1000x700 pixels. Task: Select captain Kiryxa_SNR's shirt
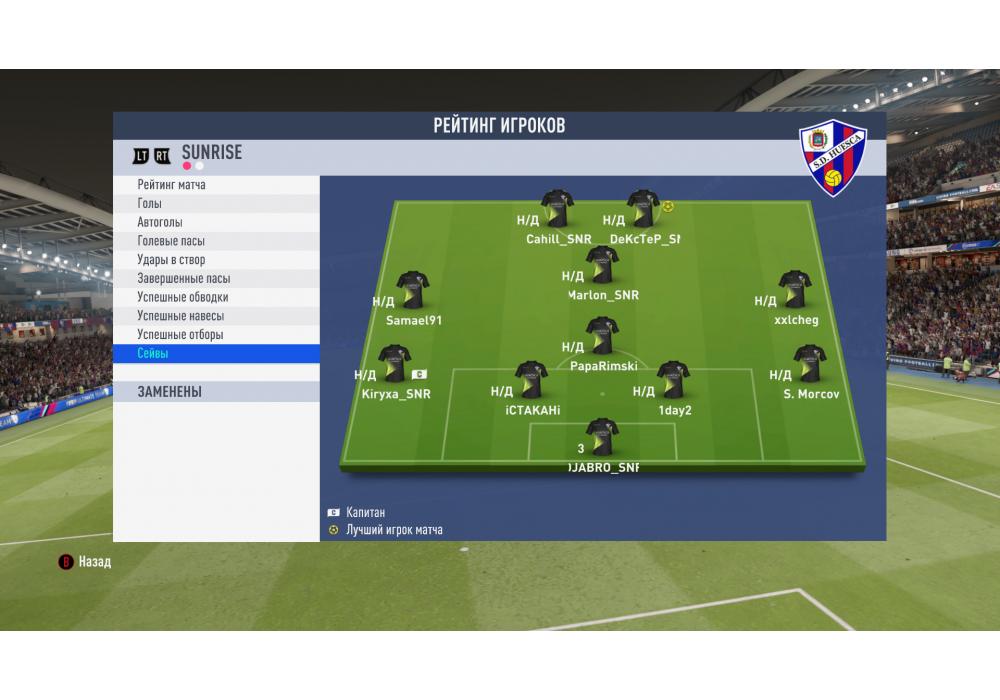(395, 364)
